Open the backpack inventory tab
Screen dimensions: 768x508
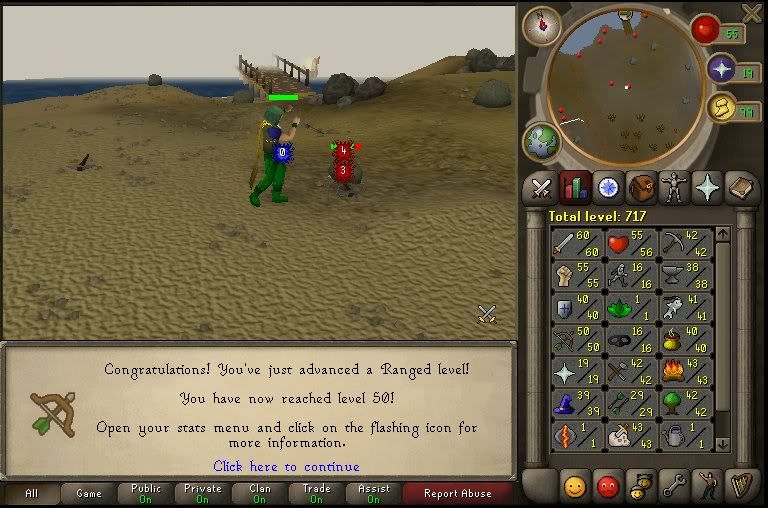coord(641,187)
